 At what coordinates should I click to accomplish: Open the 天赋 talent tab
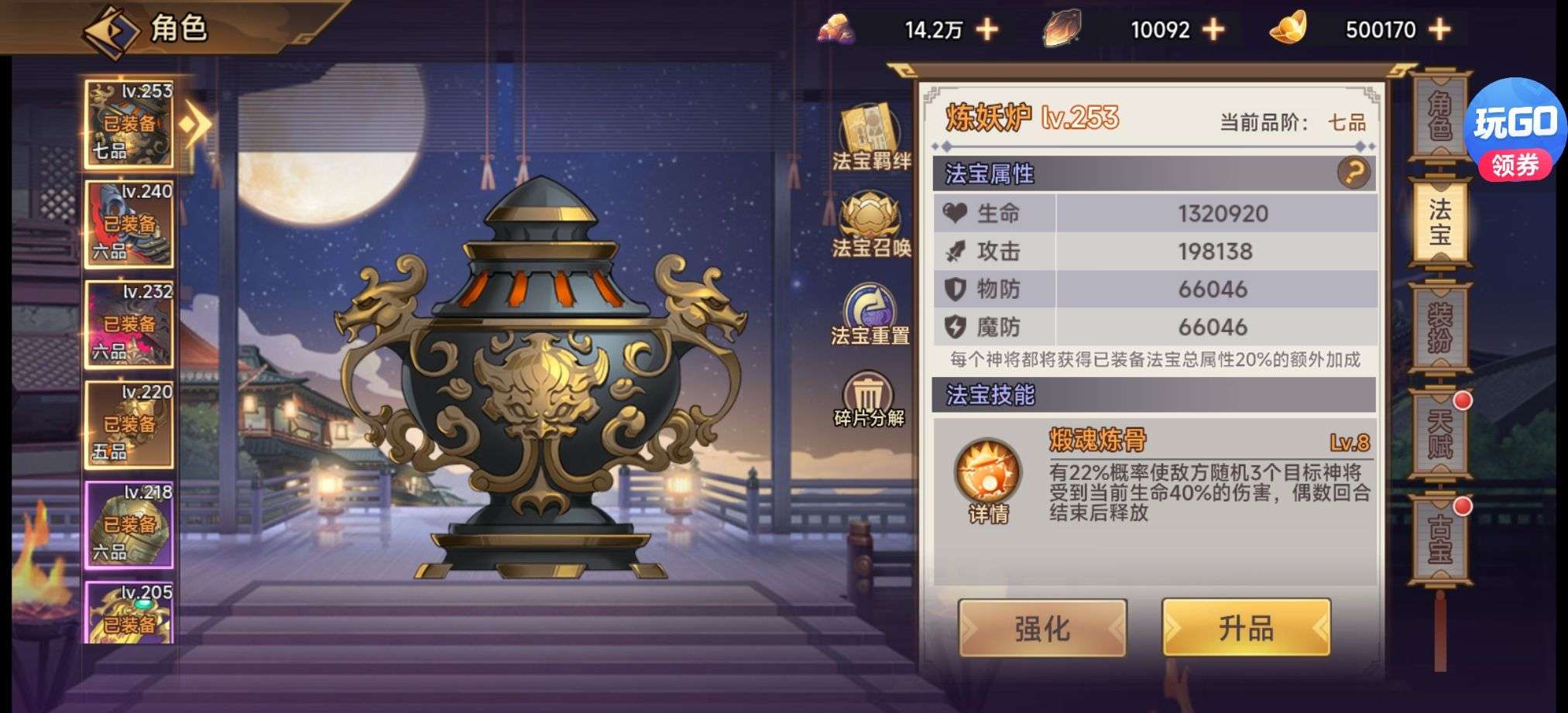(1439, 434)
